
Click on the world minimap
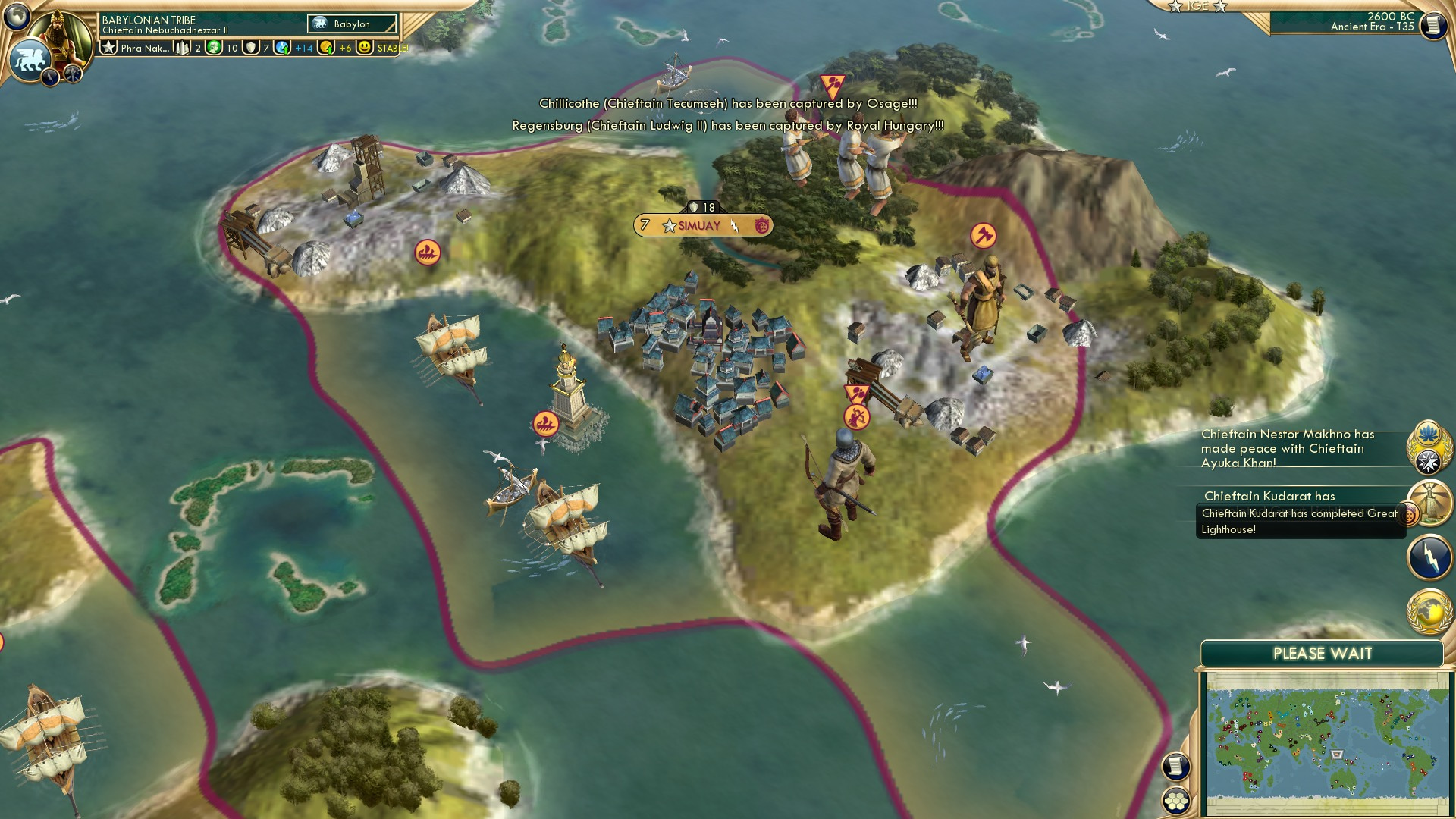click(1326, 742)
